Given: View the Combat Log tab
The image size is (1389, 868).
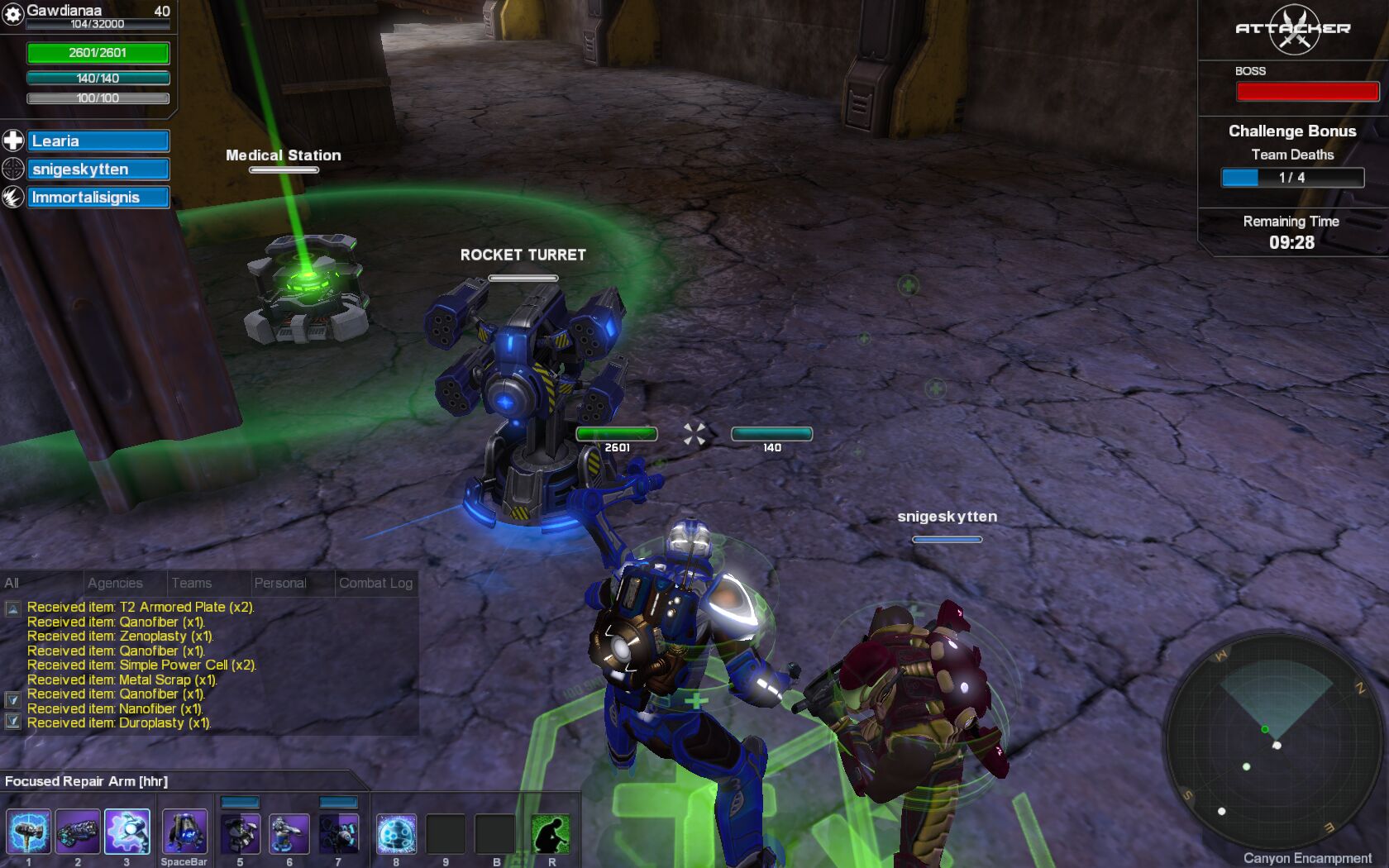Looking at the screenshot, I should click(x=375, y=583).
